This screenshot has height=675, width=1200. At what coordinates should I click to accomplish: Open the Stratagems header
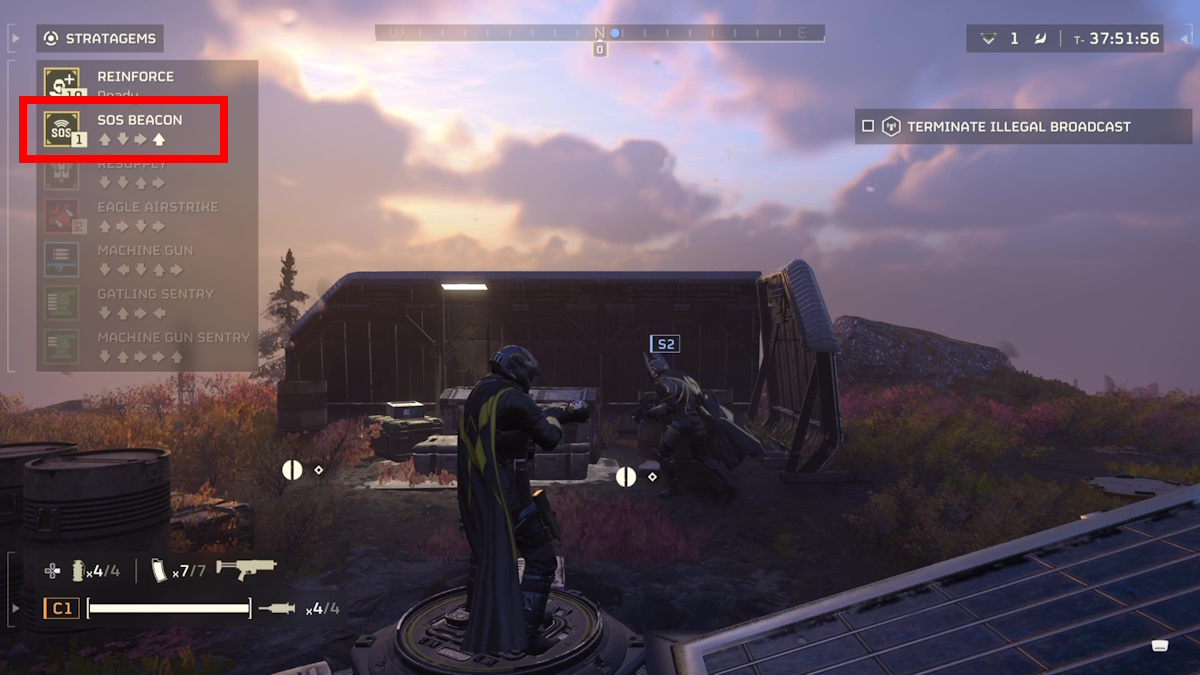pyautogui.click(x=100, y=39)
